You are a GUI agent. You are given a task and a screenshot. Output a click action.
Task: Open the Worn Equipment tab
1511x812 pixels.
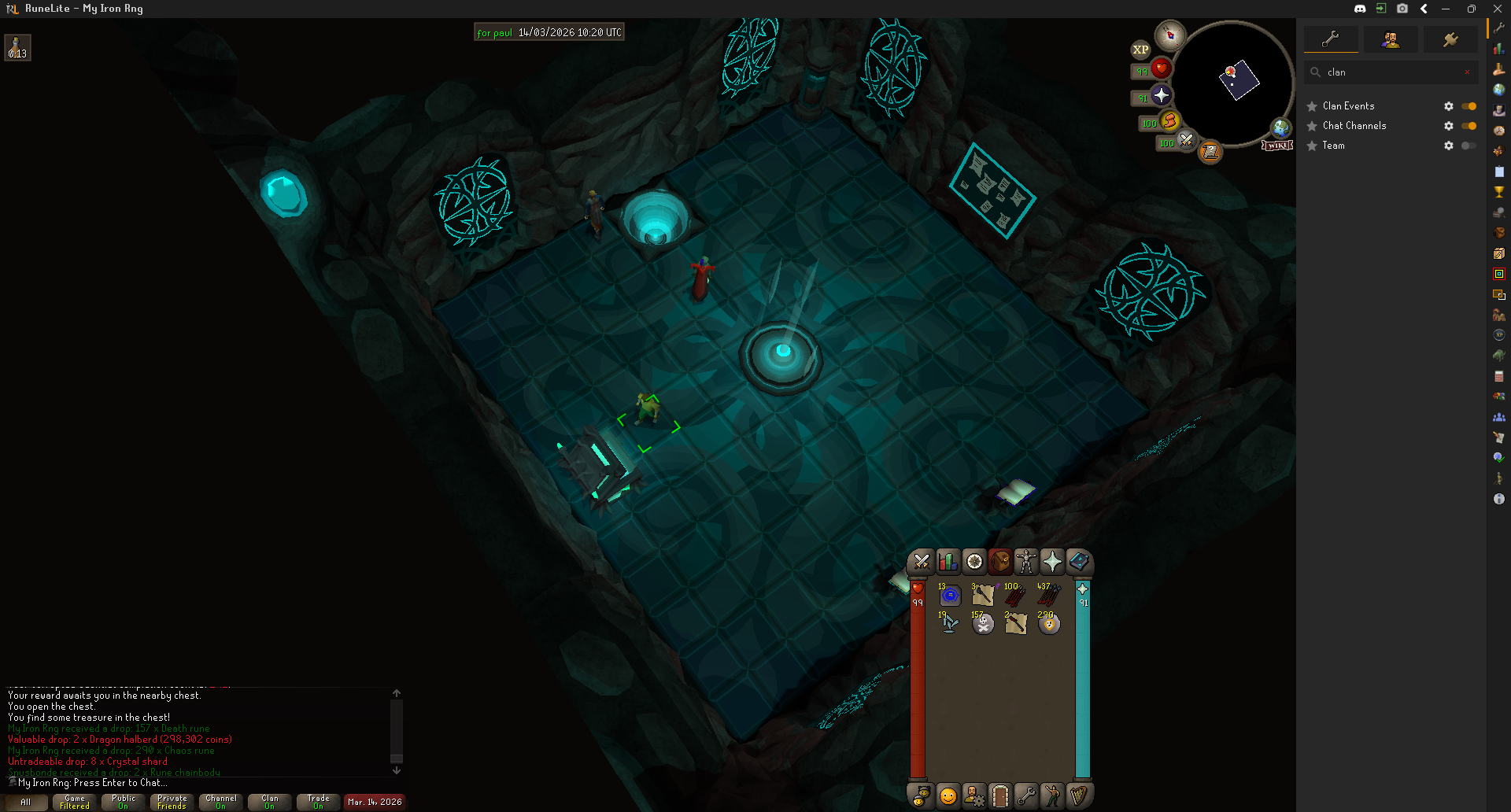click(x=1026, y=562)
